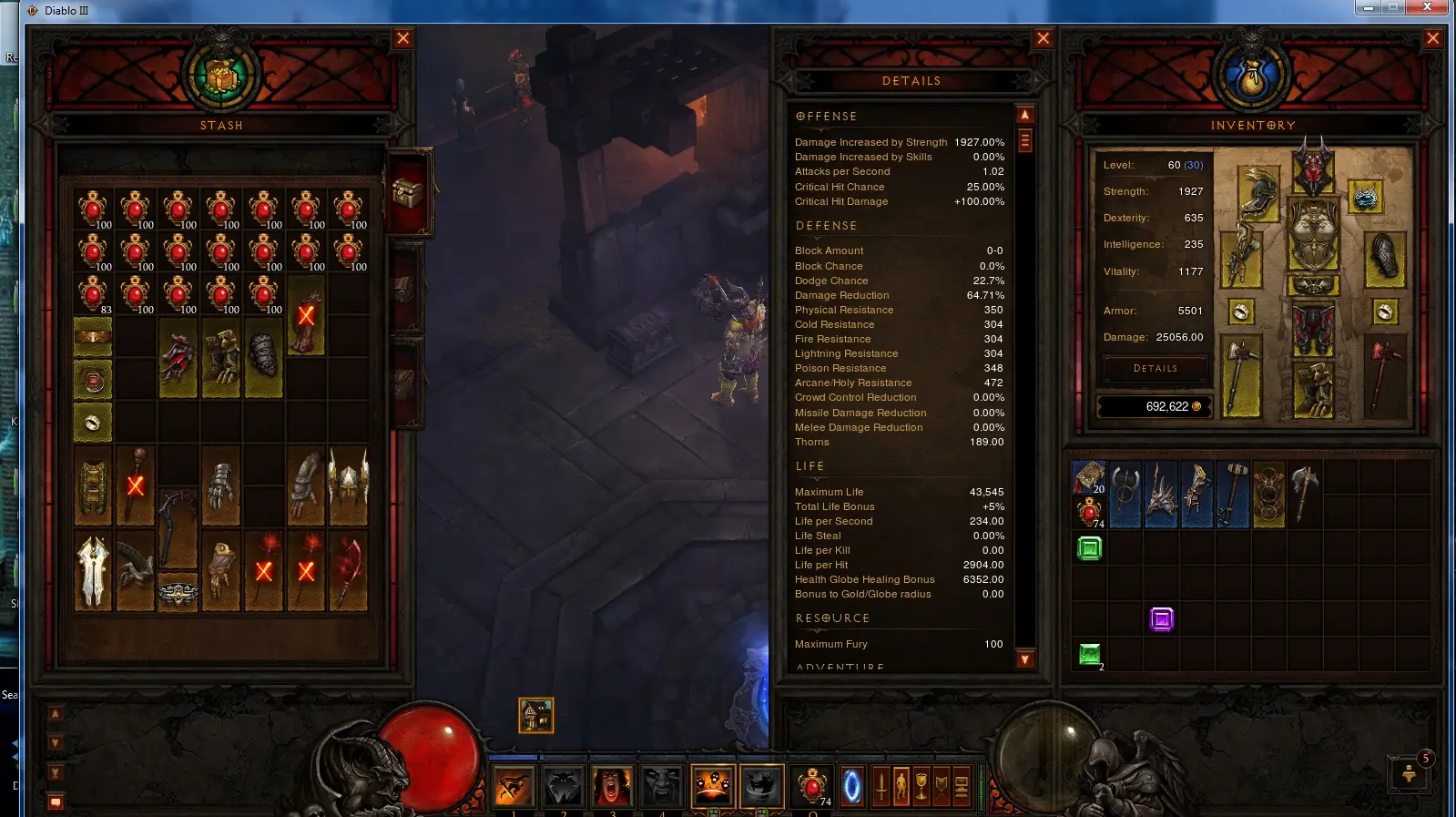Click the house buff icon above the action bar

[536, 716]
